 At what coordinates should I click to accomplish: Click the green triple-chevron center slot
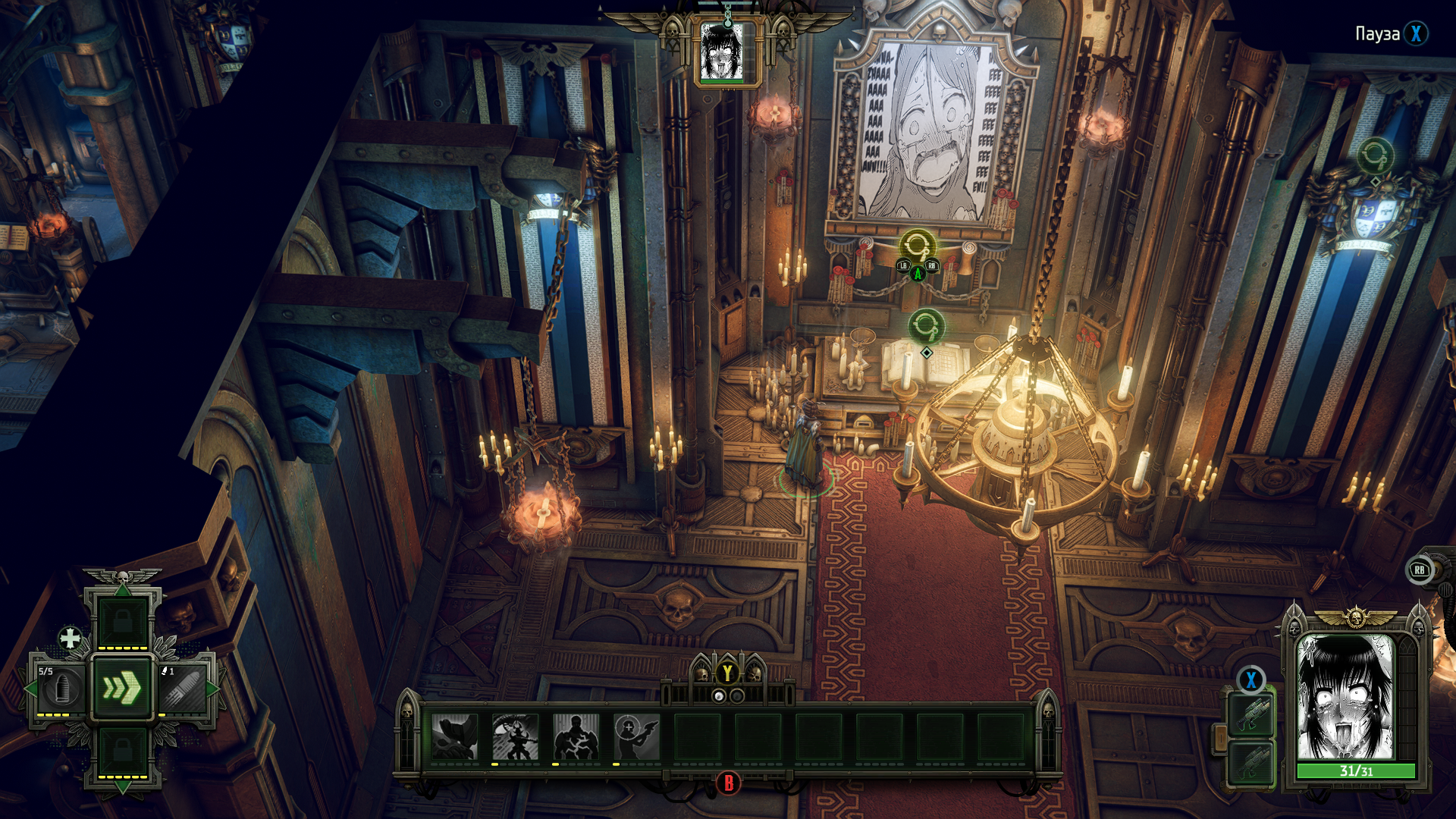pos(122,688)
